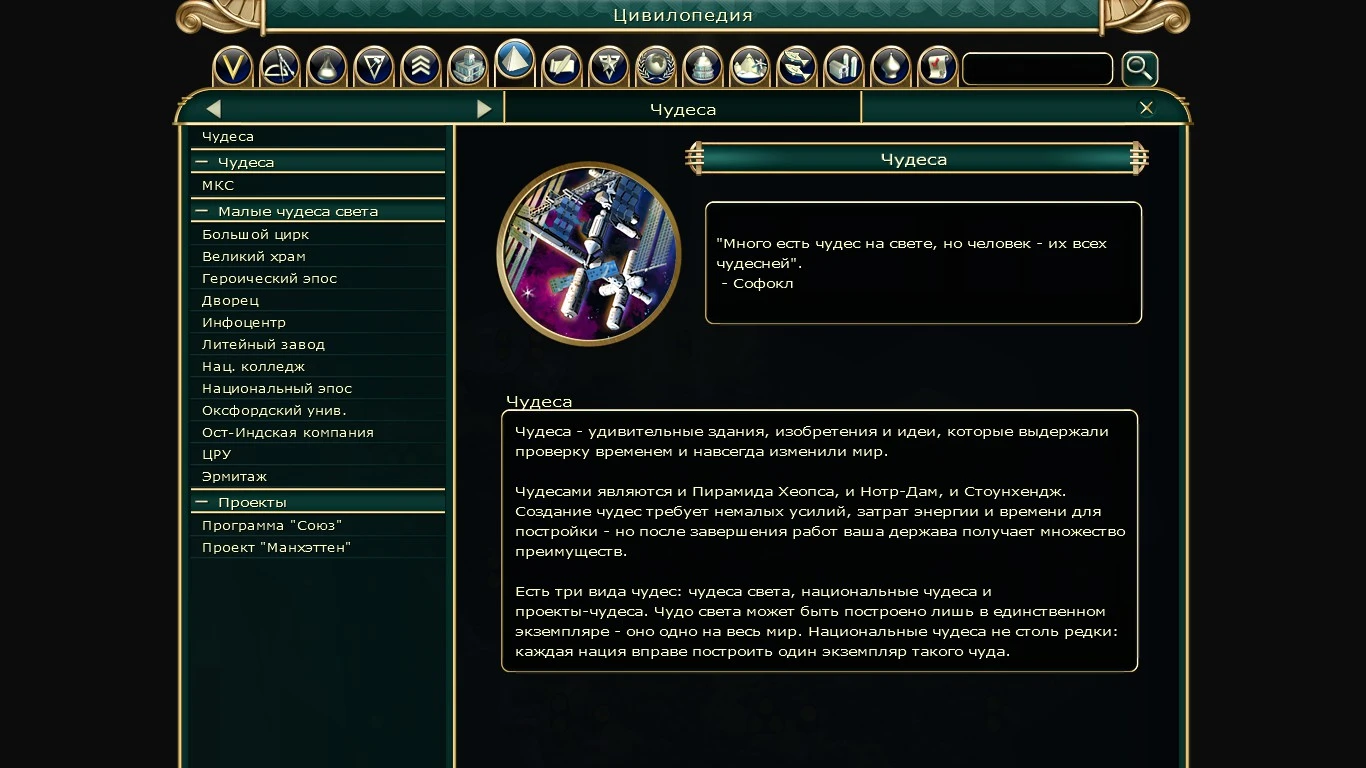Click the right navigation arrow
The height and width of the screenshot is (768, 1366).
[485, 108]
